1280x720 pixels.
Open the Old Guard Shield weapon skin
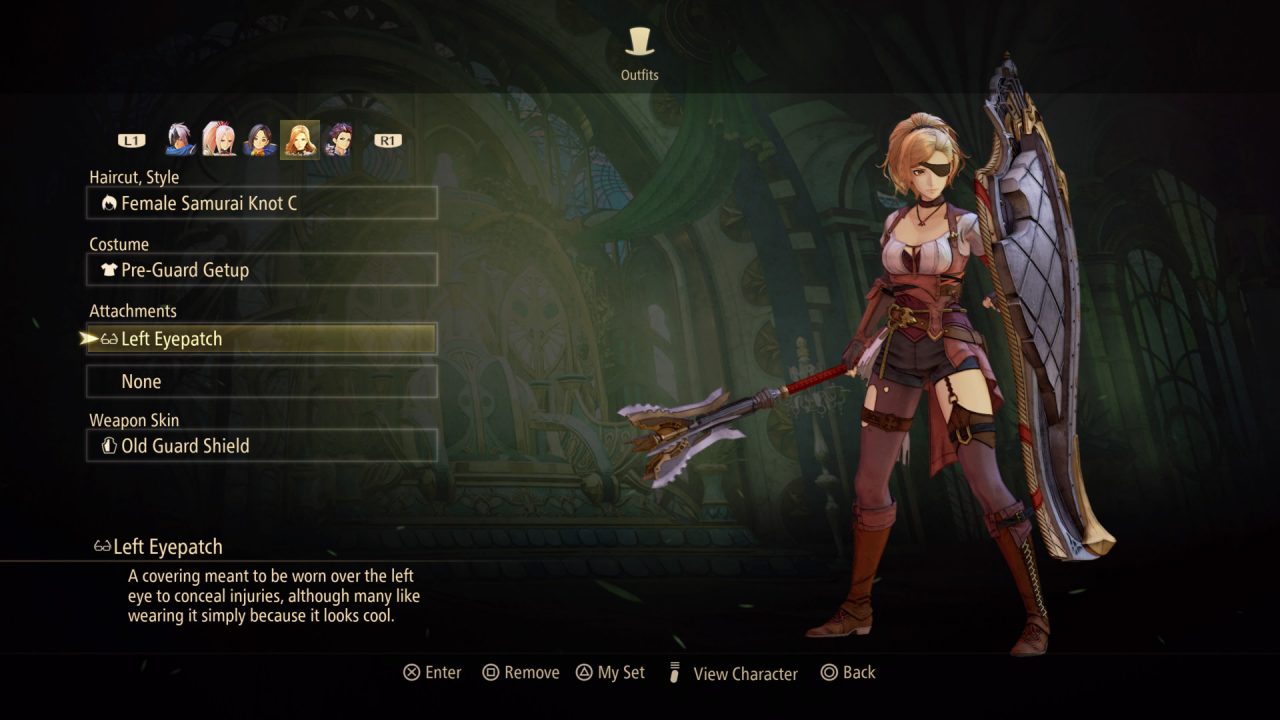(x=262, y=446)
